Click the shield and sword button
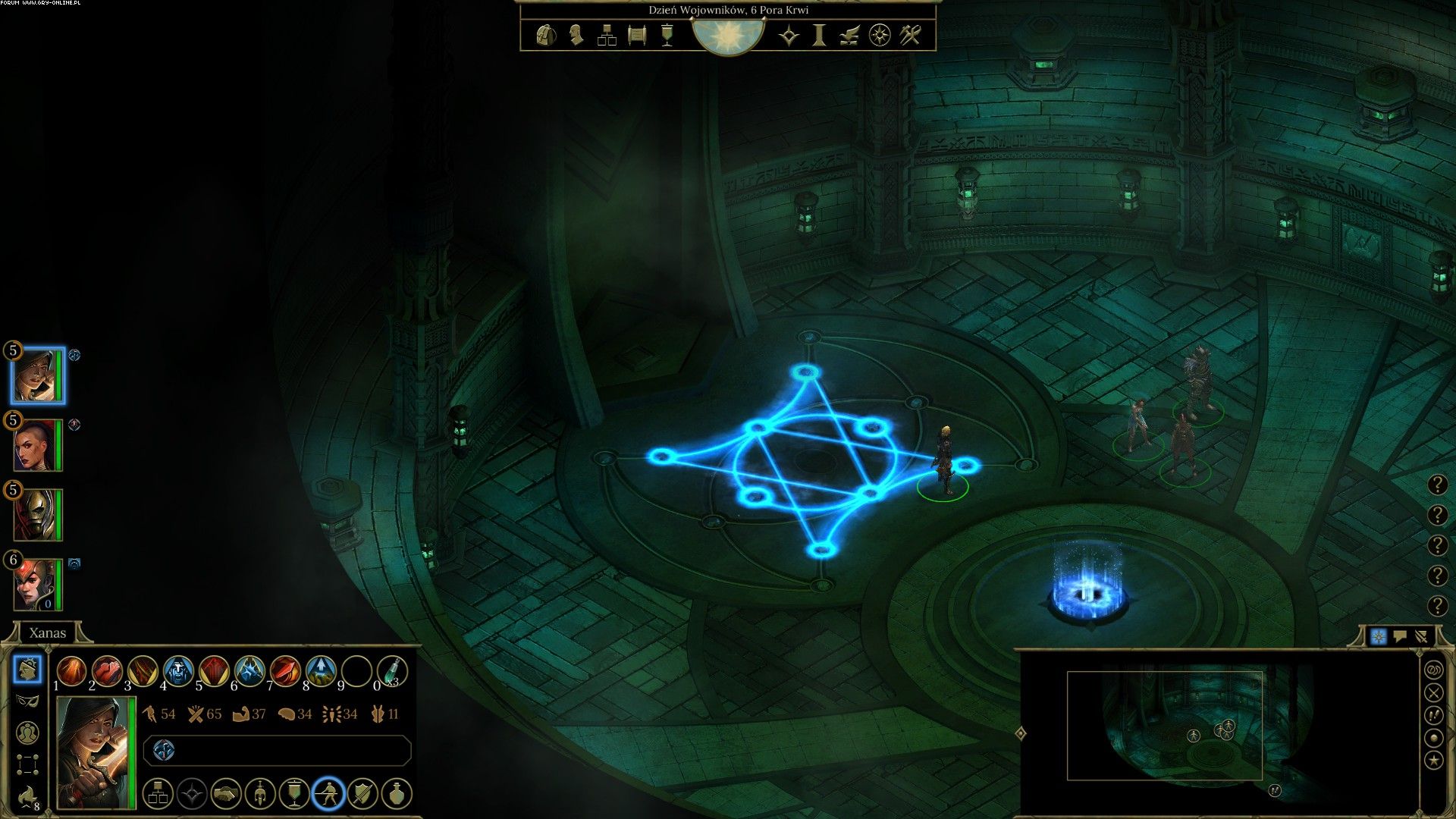Viewport: 1456px width, 819px height. tap(362, 794)
